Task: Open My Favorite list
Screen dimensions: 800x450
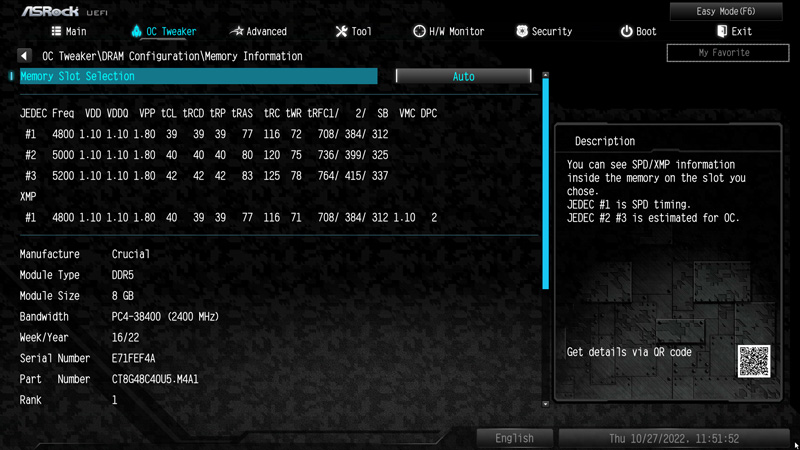Action: point(724,52)
